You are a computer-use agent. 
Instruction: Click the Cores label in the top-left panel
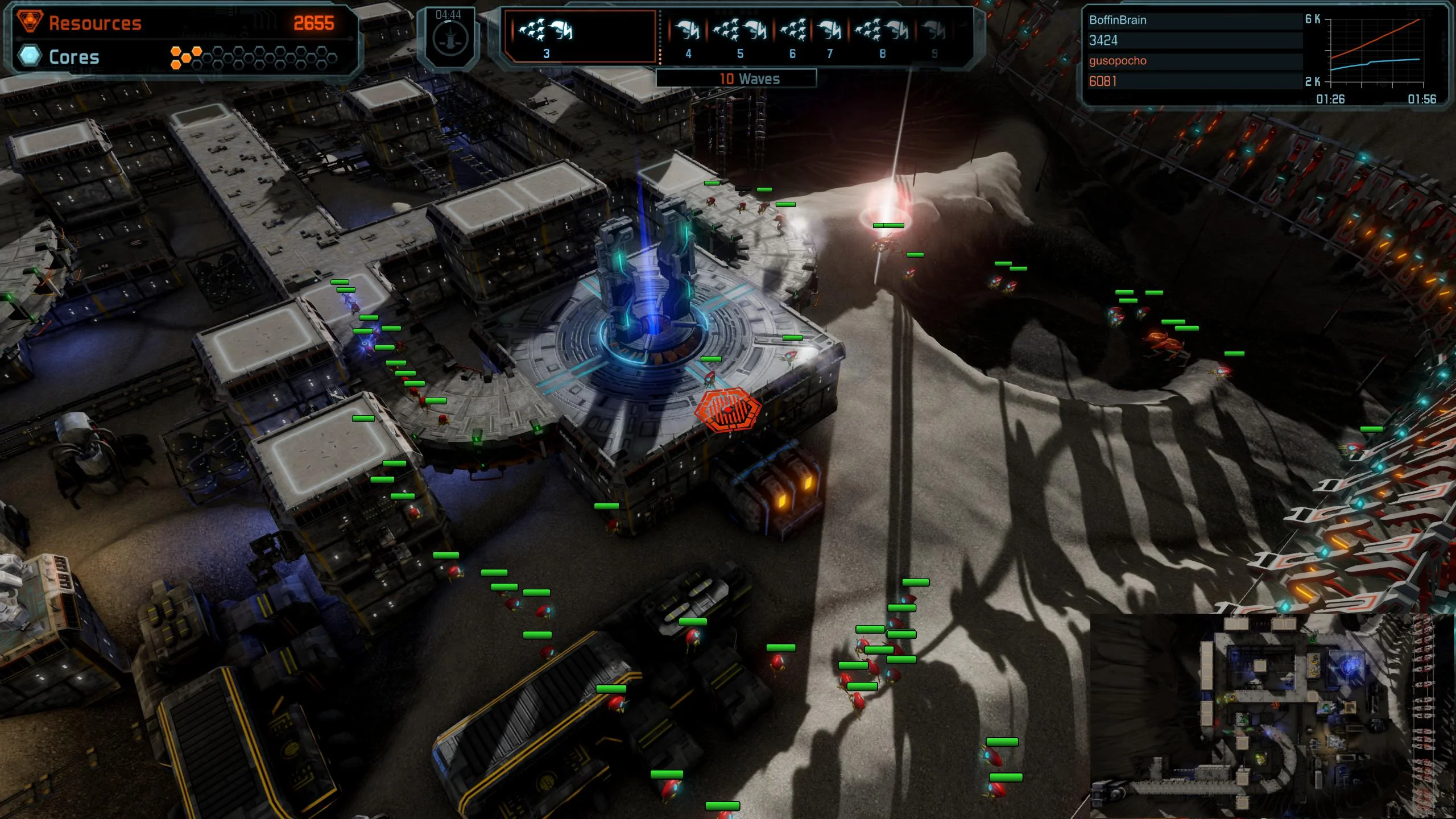tap(74, 57)
